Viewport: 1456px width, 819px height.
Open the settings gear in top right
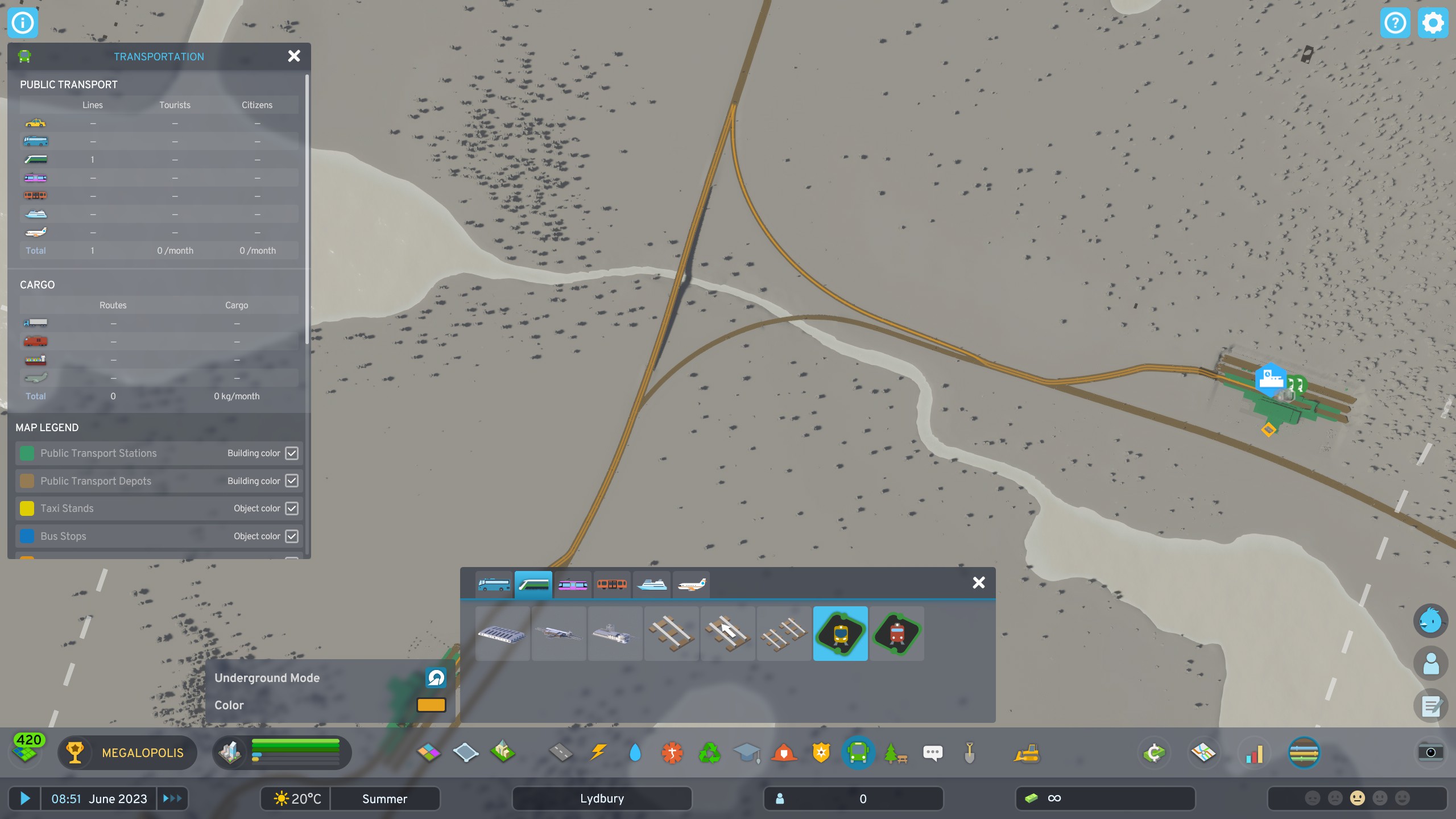click(x=1433, y=23)
